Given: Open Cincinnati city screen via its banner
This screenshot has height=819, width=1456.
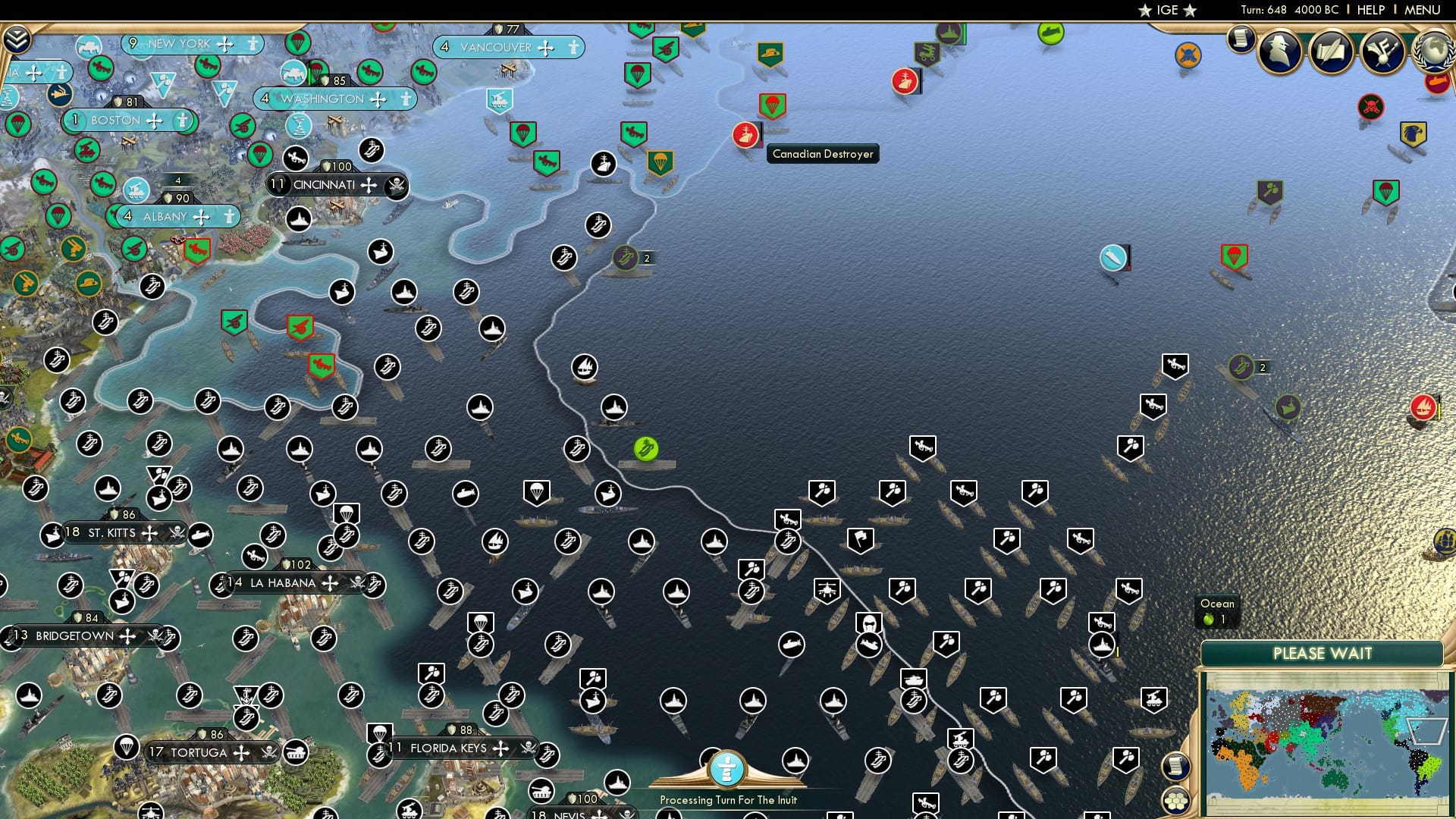Looking at the screenshot, I should (326, 184).
